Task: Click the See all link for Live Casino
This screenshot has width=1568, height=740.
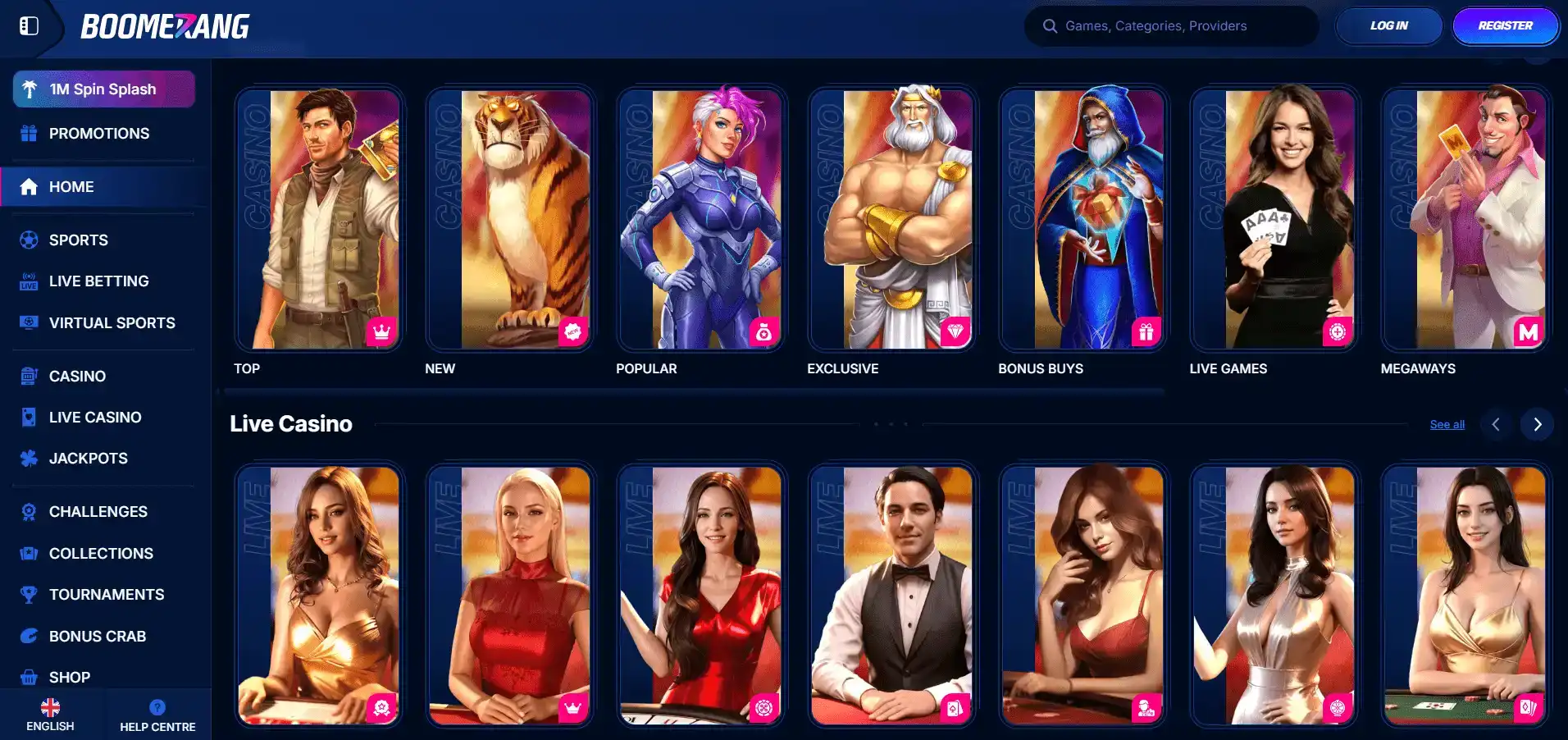Action: coord(1447,425)
